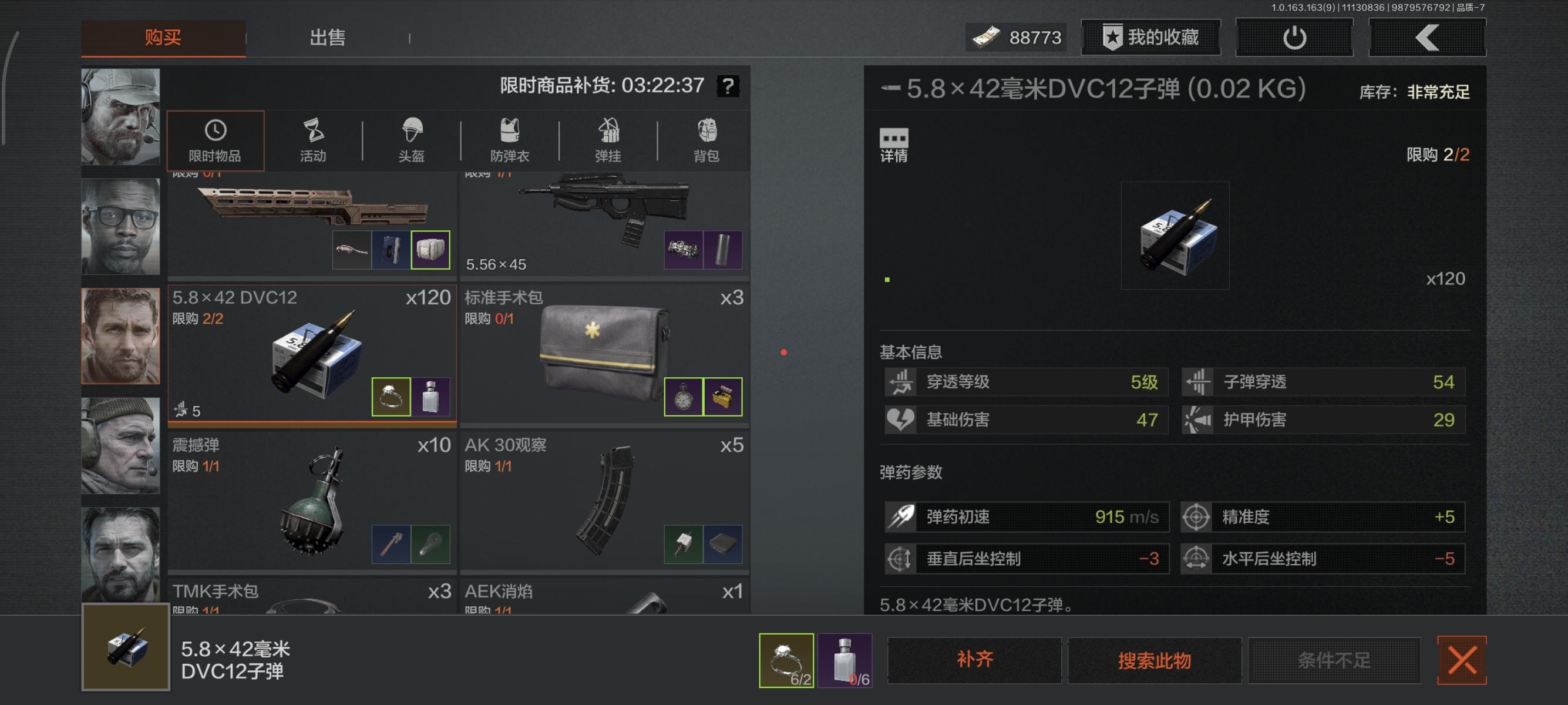Click the back arrow at top right
The image size is (1568, 705).
click(x=1427, y=37)
